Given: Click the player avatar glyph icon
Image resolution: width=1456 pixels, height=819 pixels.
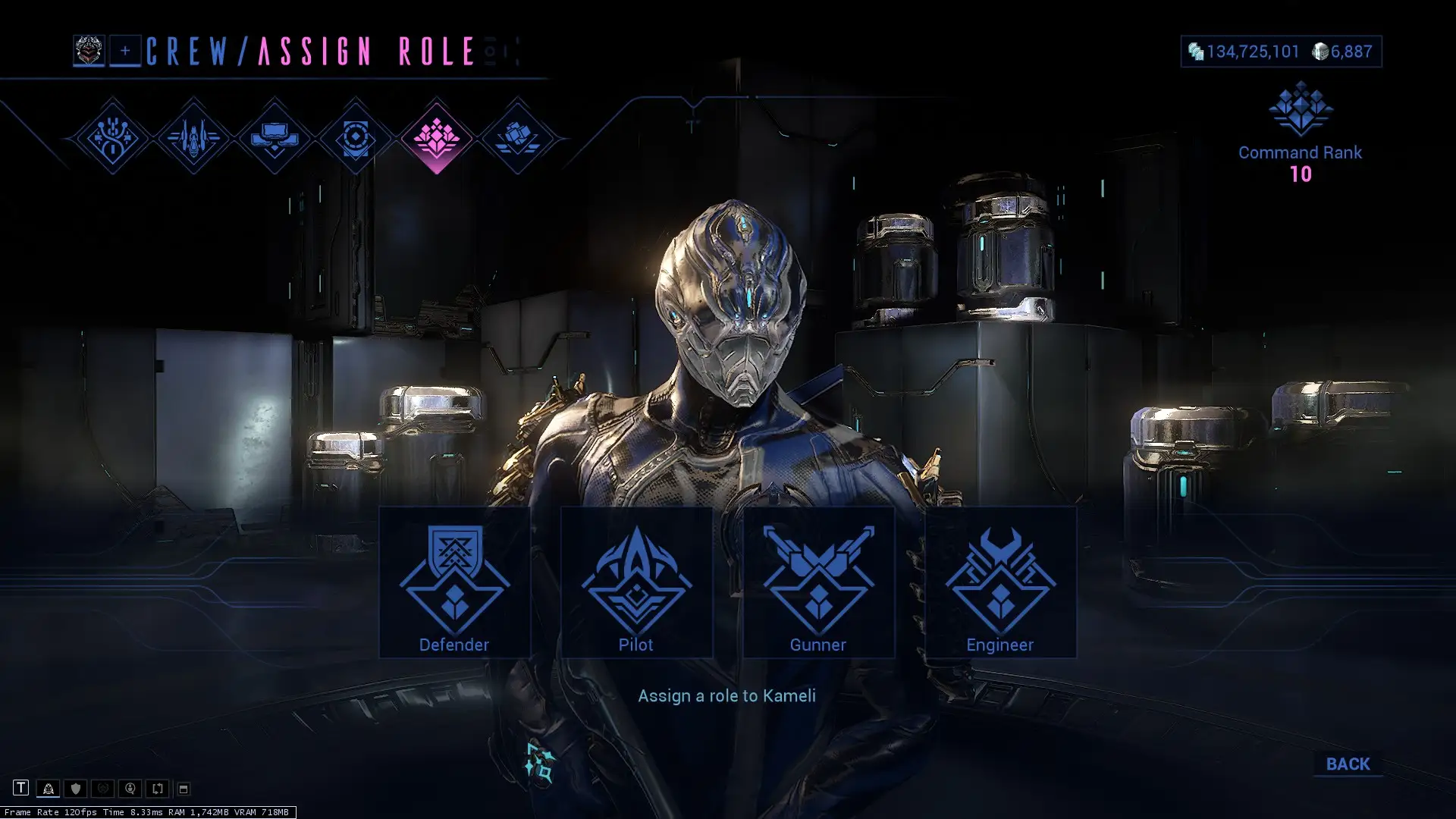Looking at the screenshot, I should pos(89,51).
